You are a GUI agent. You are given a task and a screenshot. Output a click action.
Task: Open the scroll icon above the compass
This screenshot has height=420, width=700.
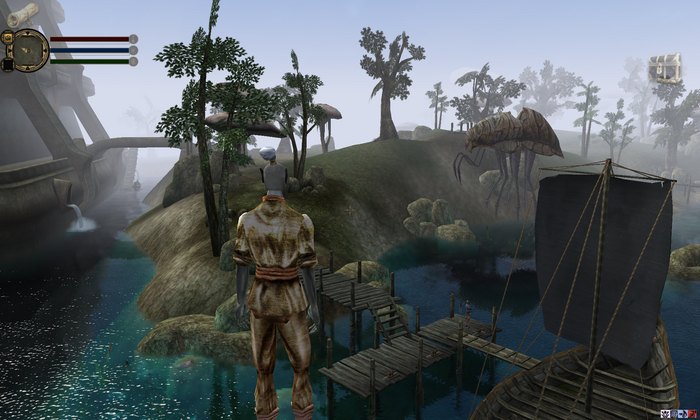pyautogui.click(x=22, y=13)
